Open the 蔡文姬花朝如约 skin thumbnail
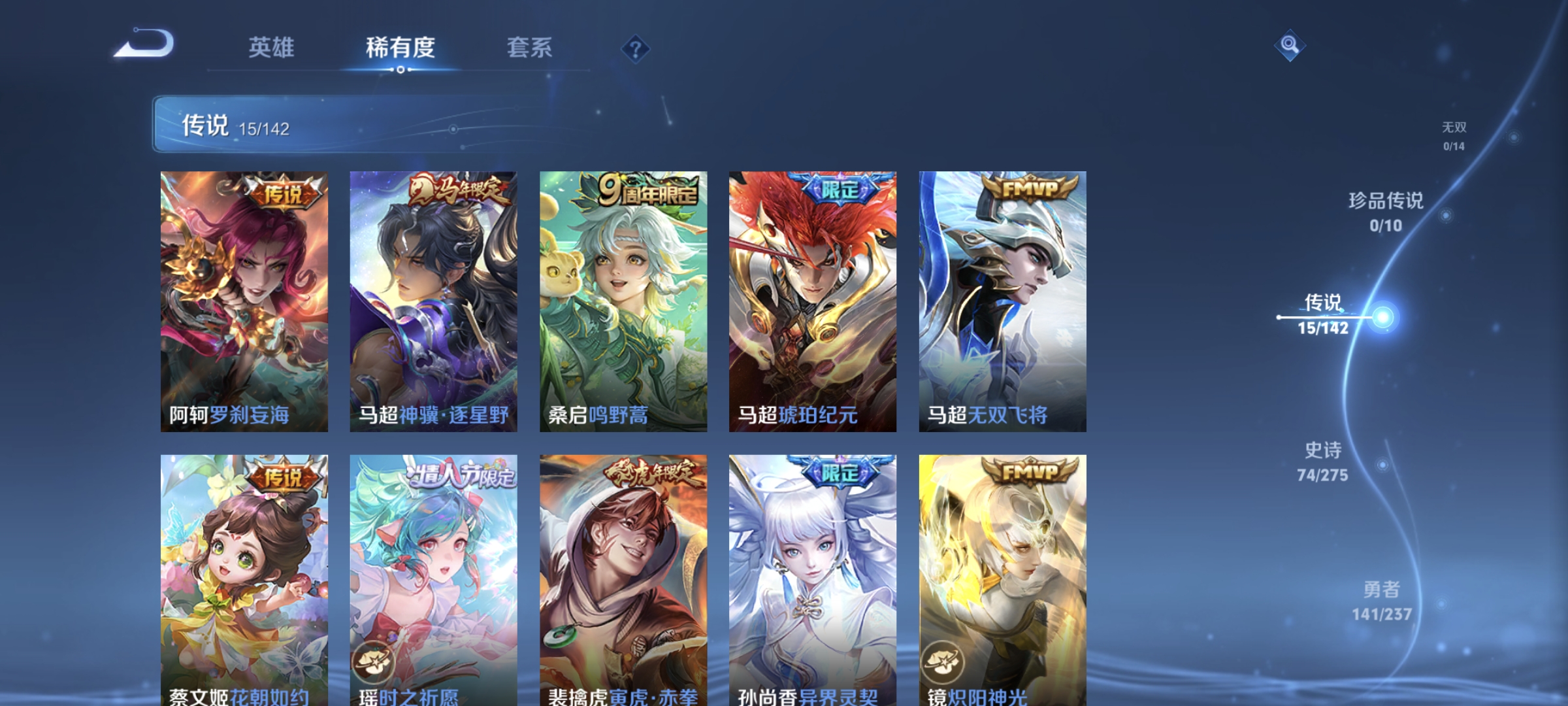The height and width of the screenshot is (706, 1568). (x=243, y=575)
